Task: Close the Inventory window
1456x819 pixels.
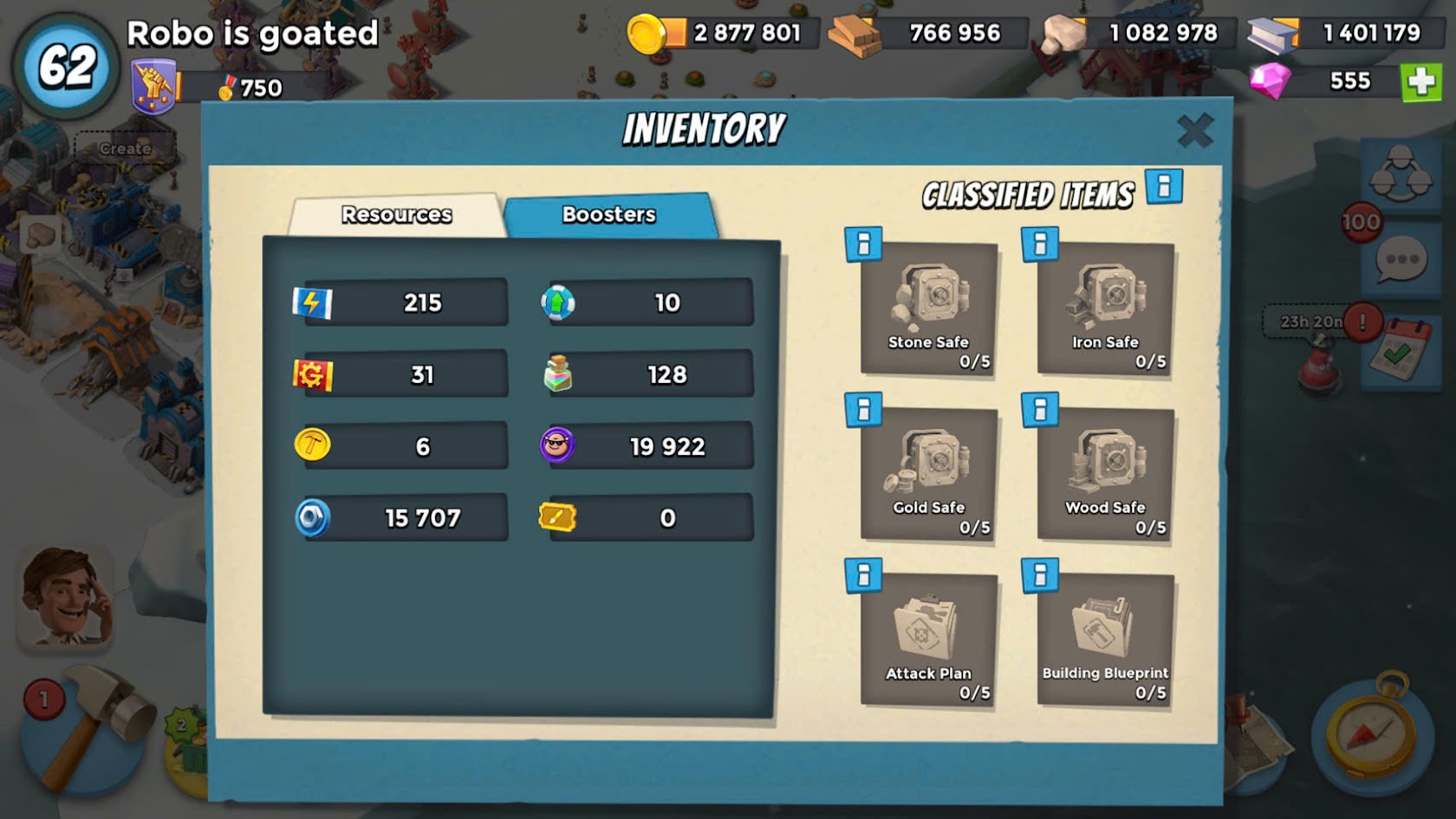Action: pyautogui.click(x=1194, y=132)
